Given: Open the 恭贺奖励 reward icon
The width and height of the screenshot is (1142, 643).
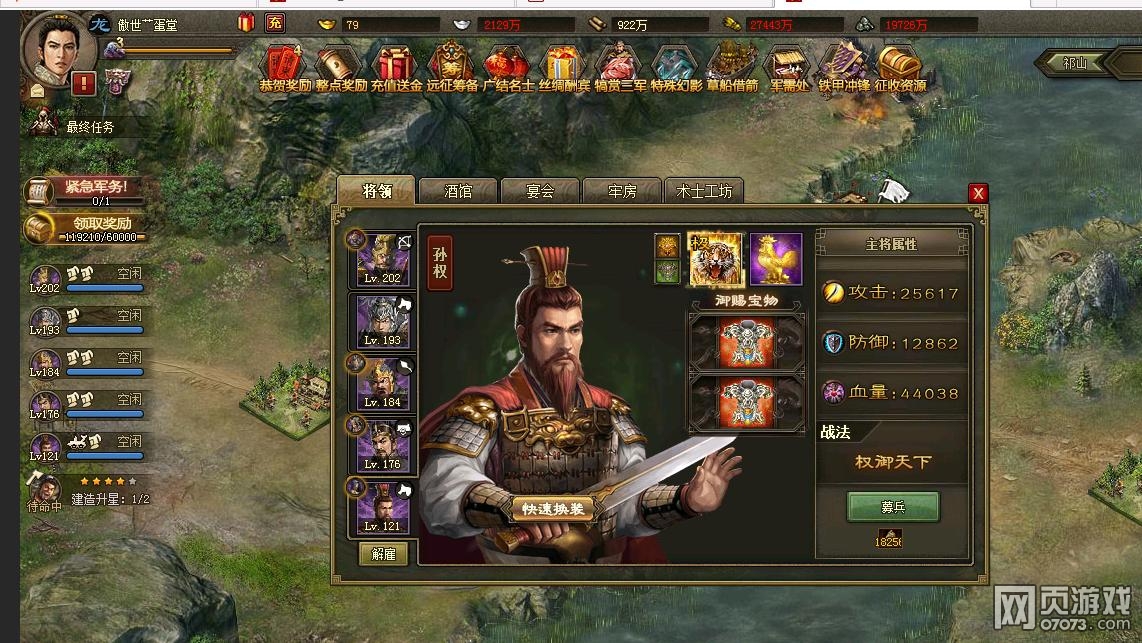Looking at the screenshot, I should (x=285, y=68).
